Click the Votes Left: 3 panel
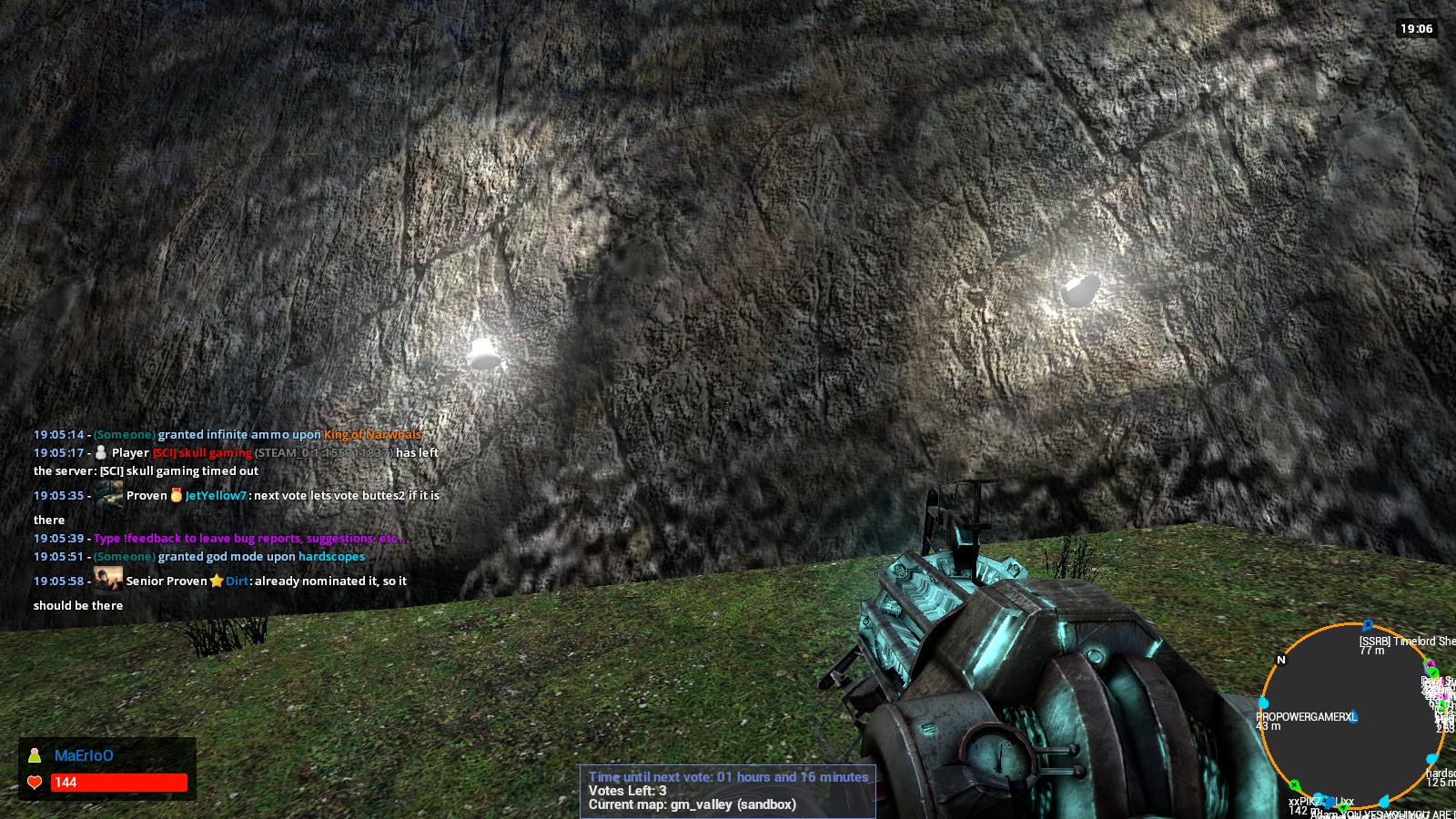1456x819 pixels. coord(625,791)
